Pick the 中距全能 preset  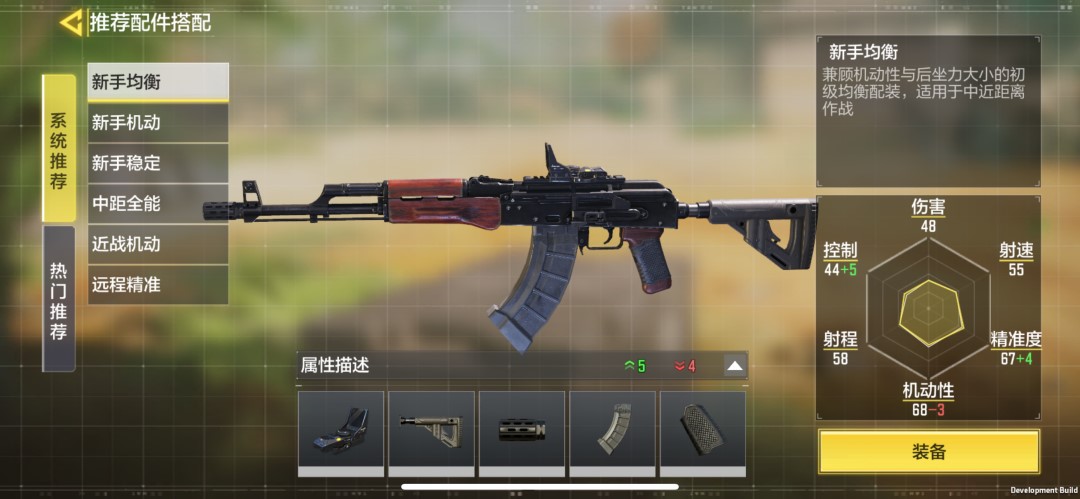157,204
